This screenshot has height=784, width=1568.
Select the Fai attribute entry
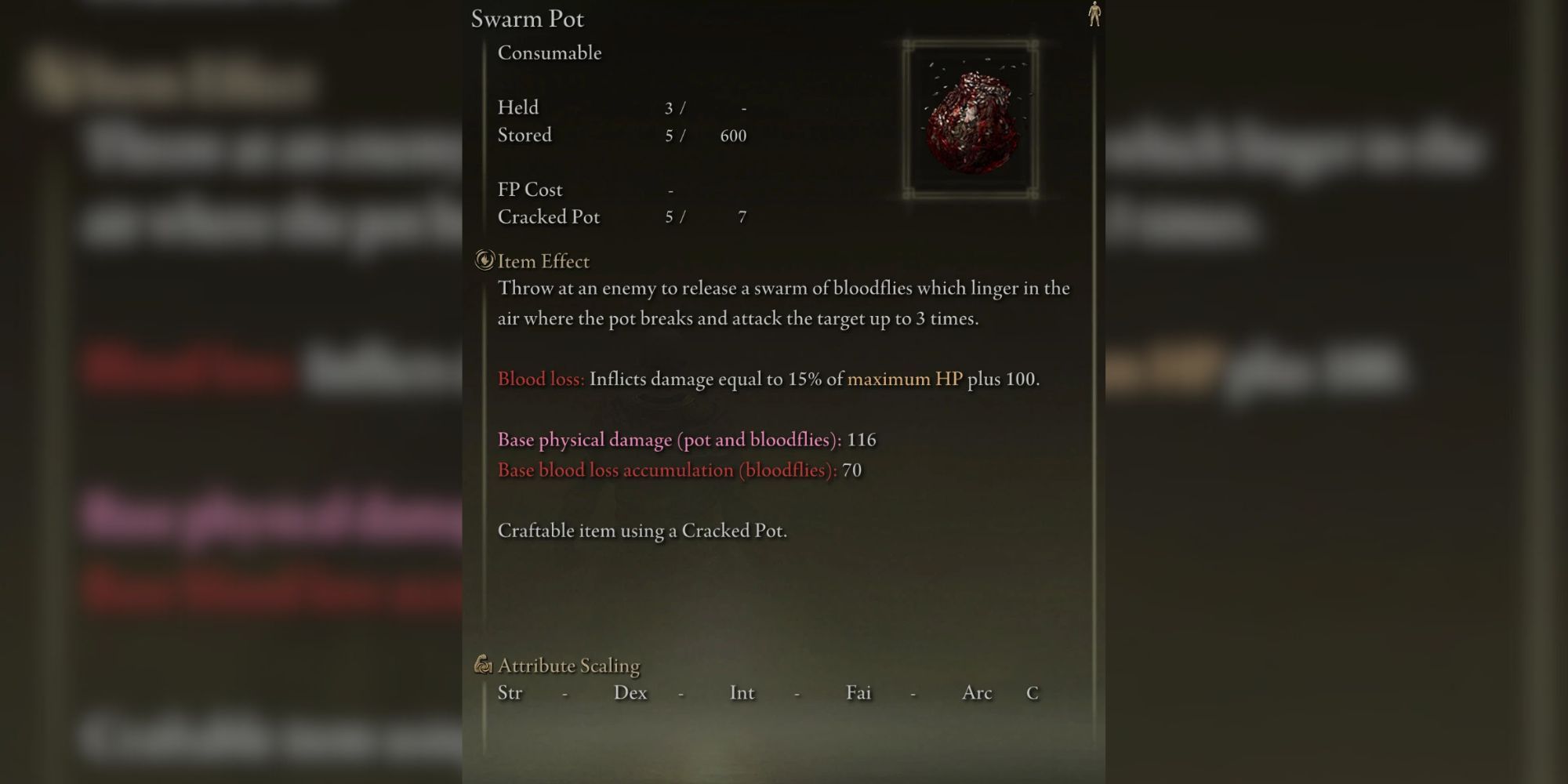coord(858,693)
